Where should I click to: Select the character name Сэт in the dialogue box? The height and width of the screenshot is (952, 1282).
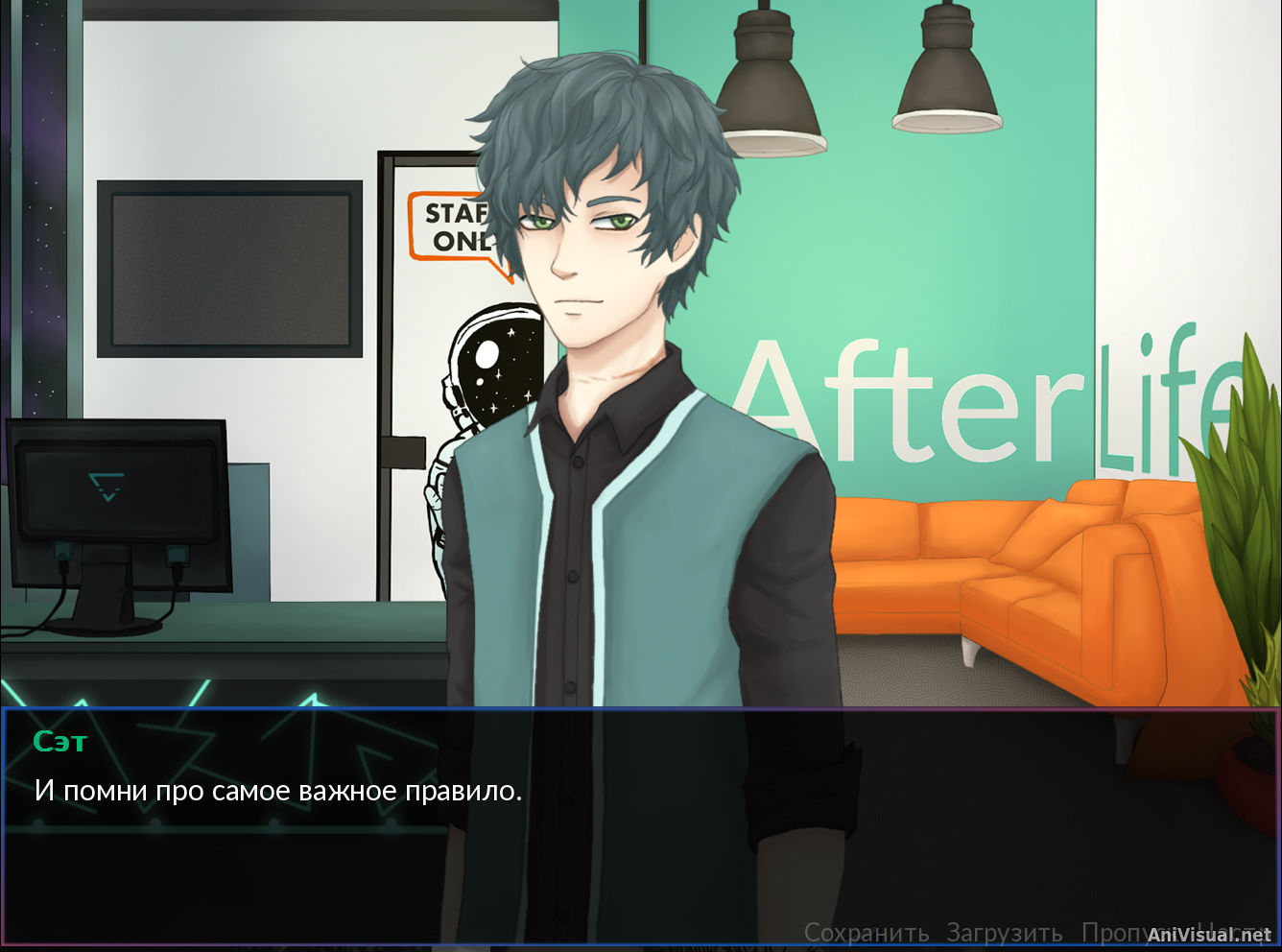tap(60, 741)
